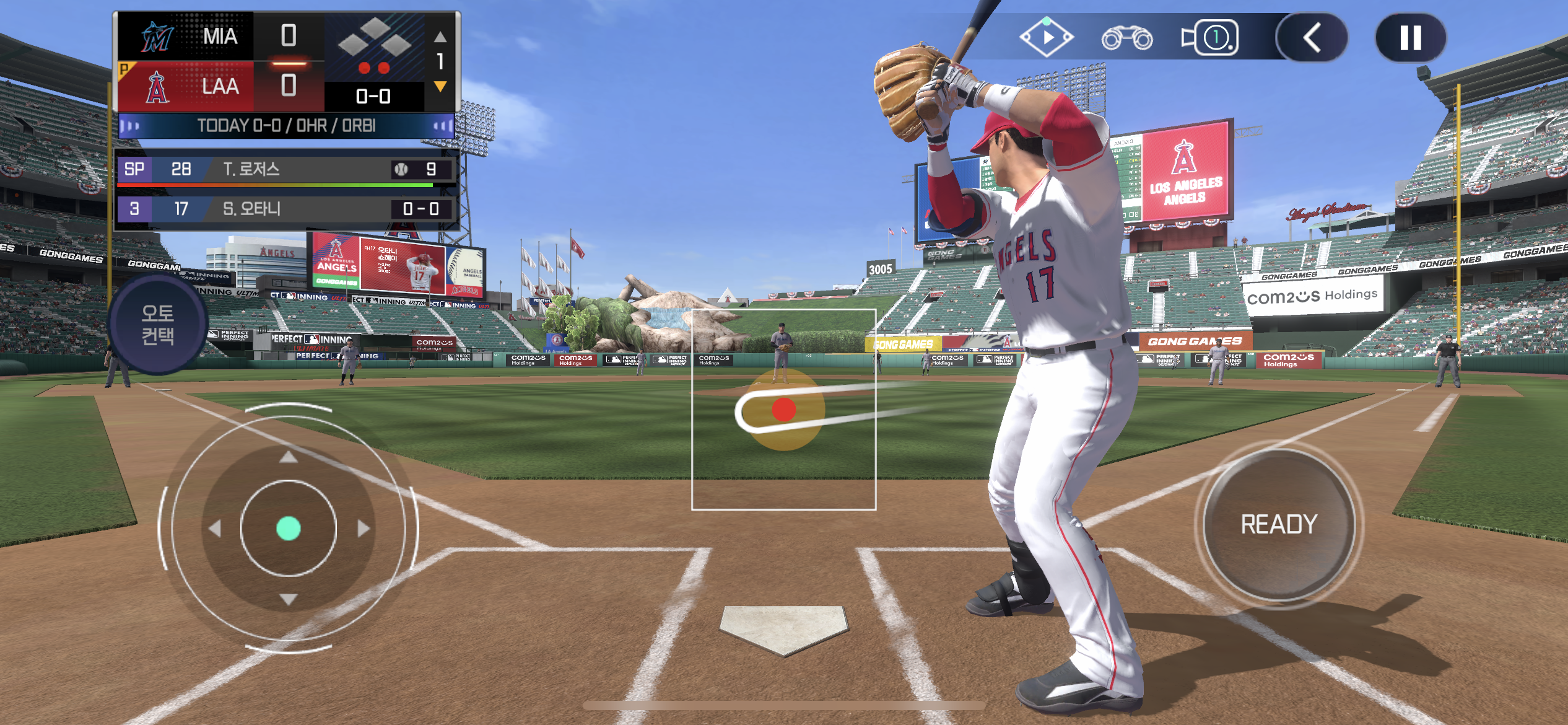Move aim left with joystick left arrow
This screenshot has width=1568, height=725.
216,529
